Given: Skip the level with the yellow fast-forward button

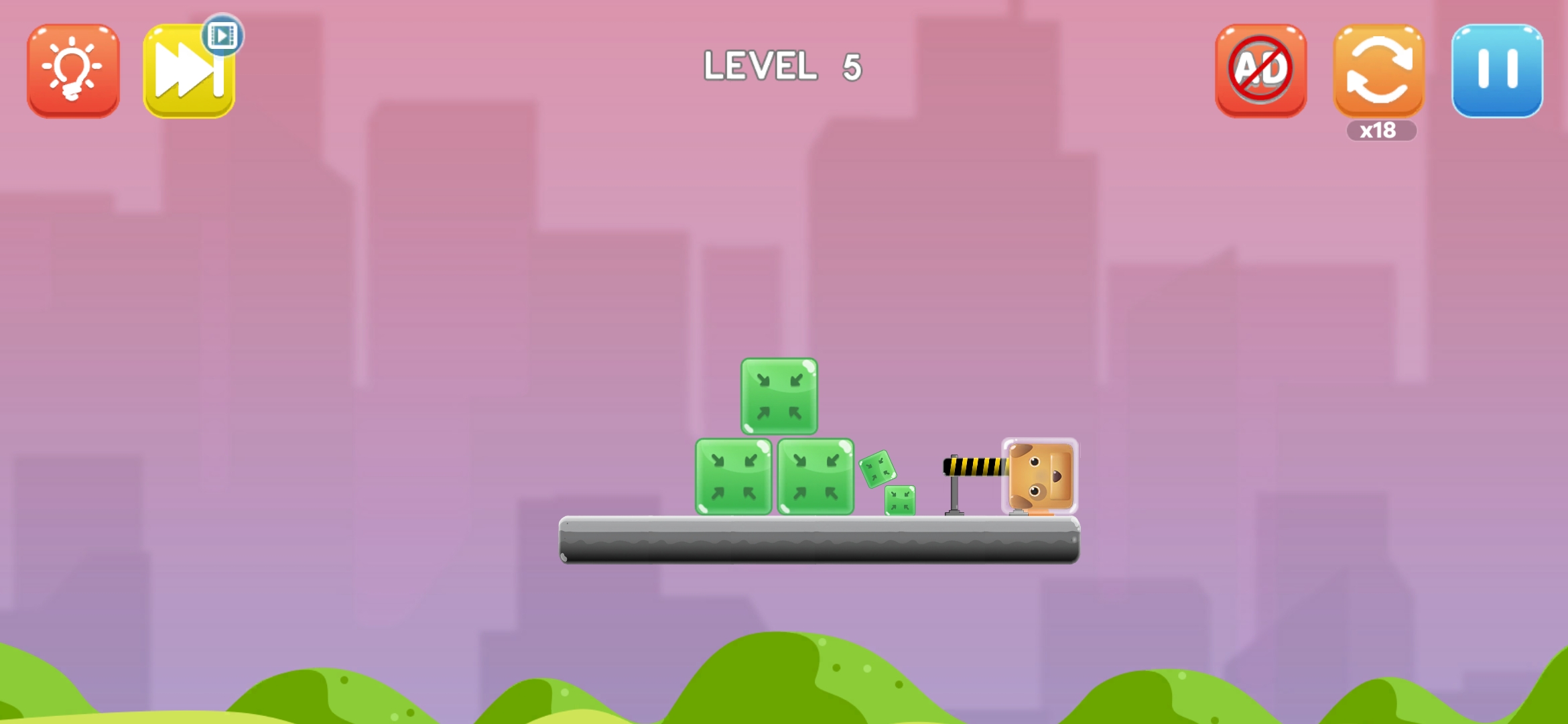Looking at the screenshot, I should point(189,72).
